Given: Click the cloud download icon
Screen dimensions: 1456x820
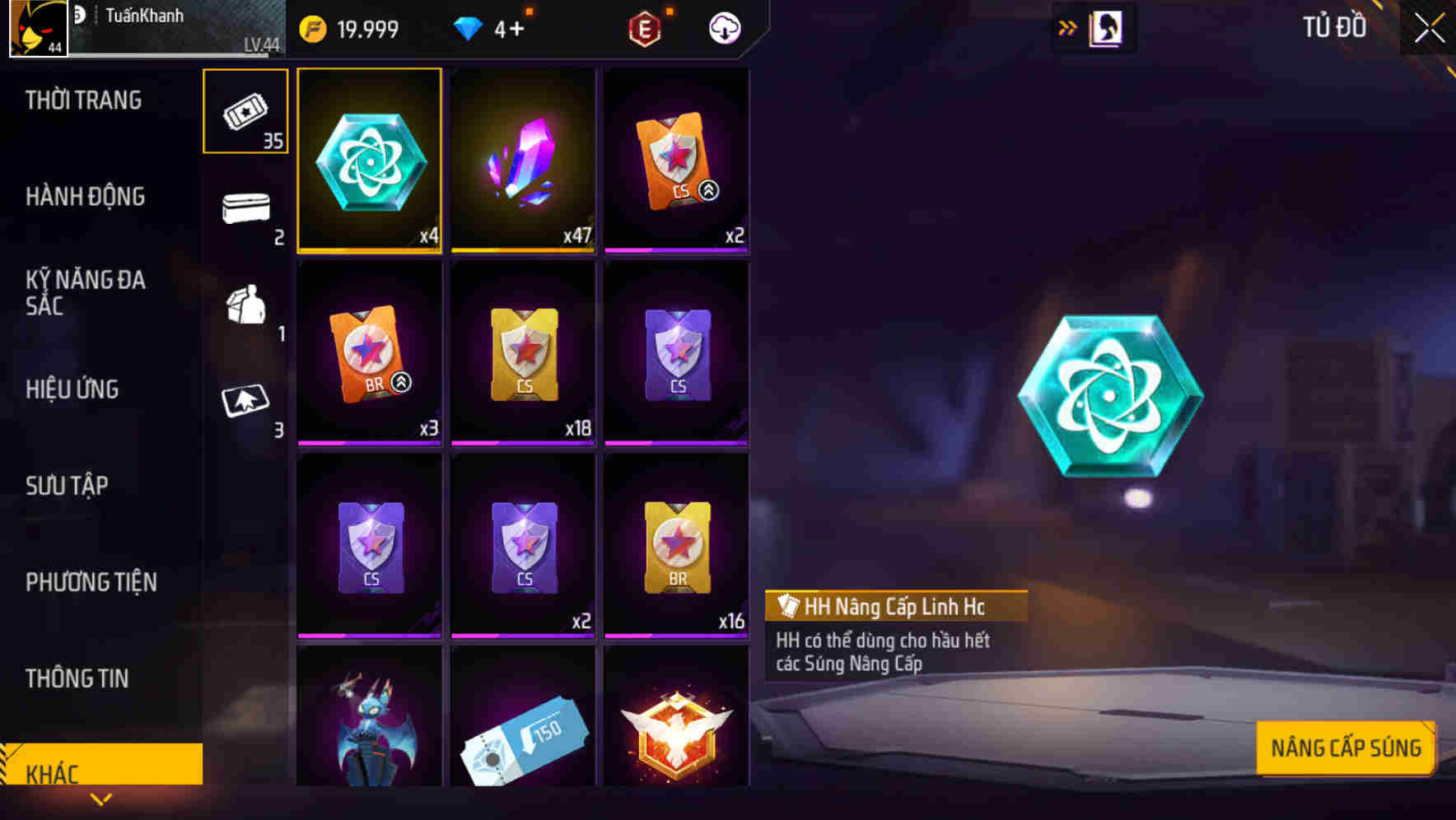Looking at the screenshot, I should 723,27.
